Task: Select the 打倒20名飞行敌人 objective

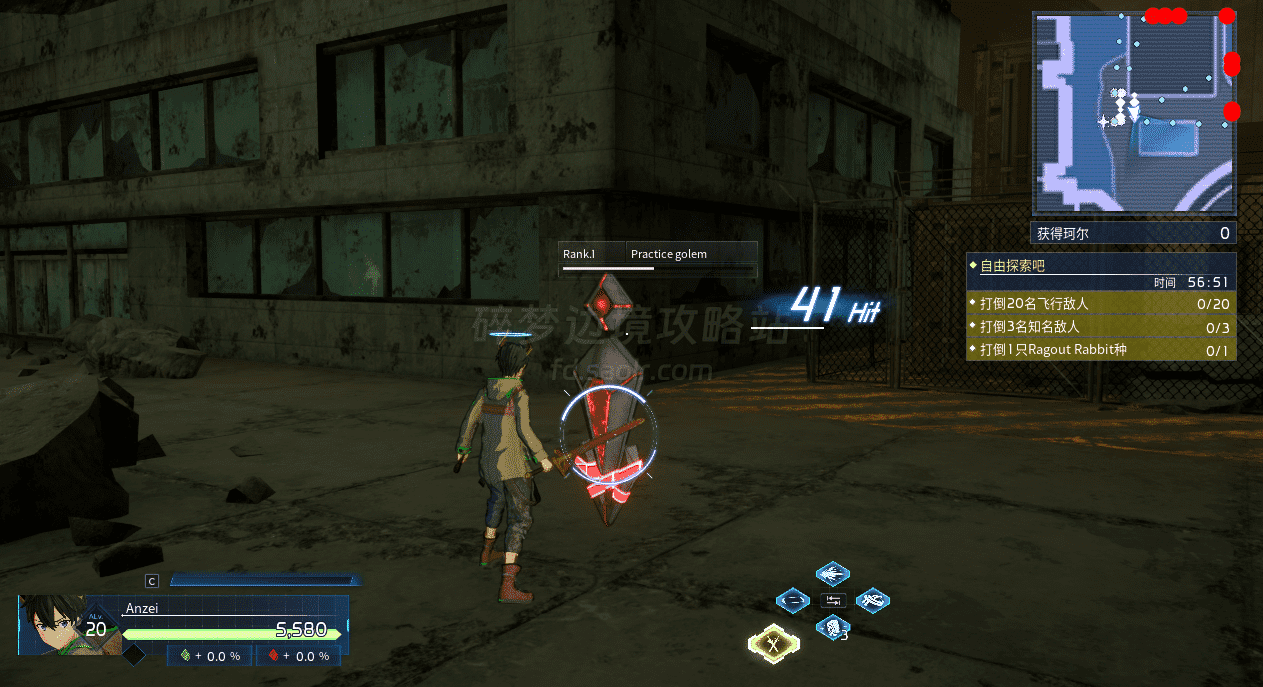Action: tap(1101, 303)
